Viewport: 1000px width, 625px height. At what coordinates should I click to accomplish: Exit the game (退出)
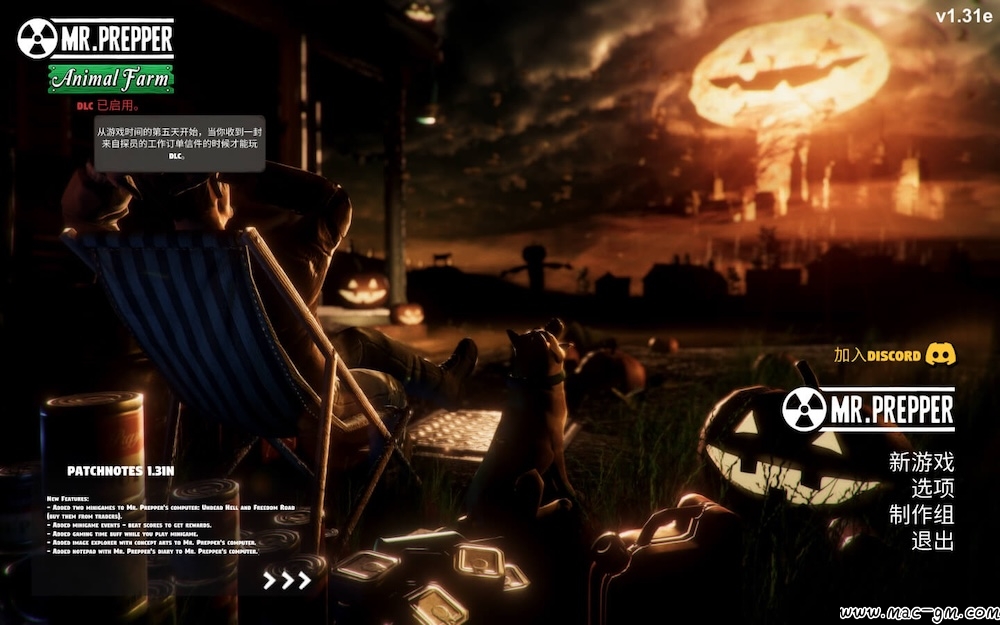(x=932, y=541)
